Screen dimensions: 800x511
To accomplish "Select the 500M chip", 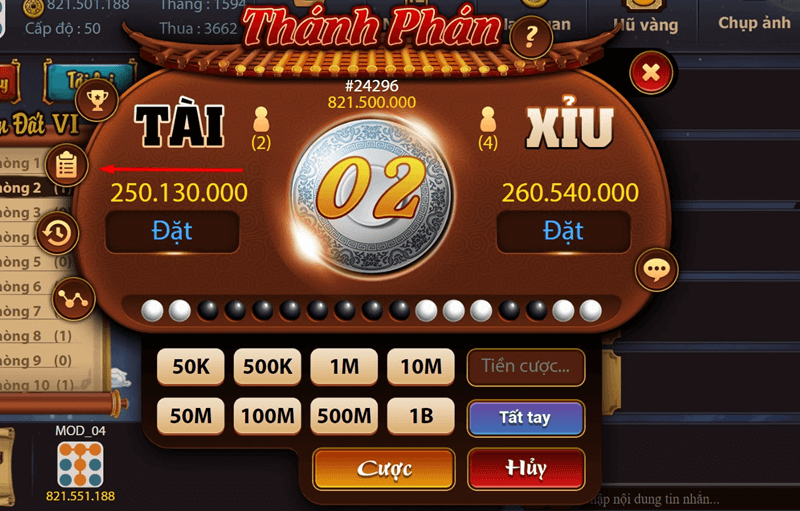I will tap(344, 415).
